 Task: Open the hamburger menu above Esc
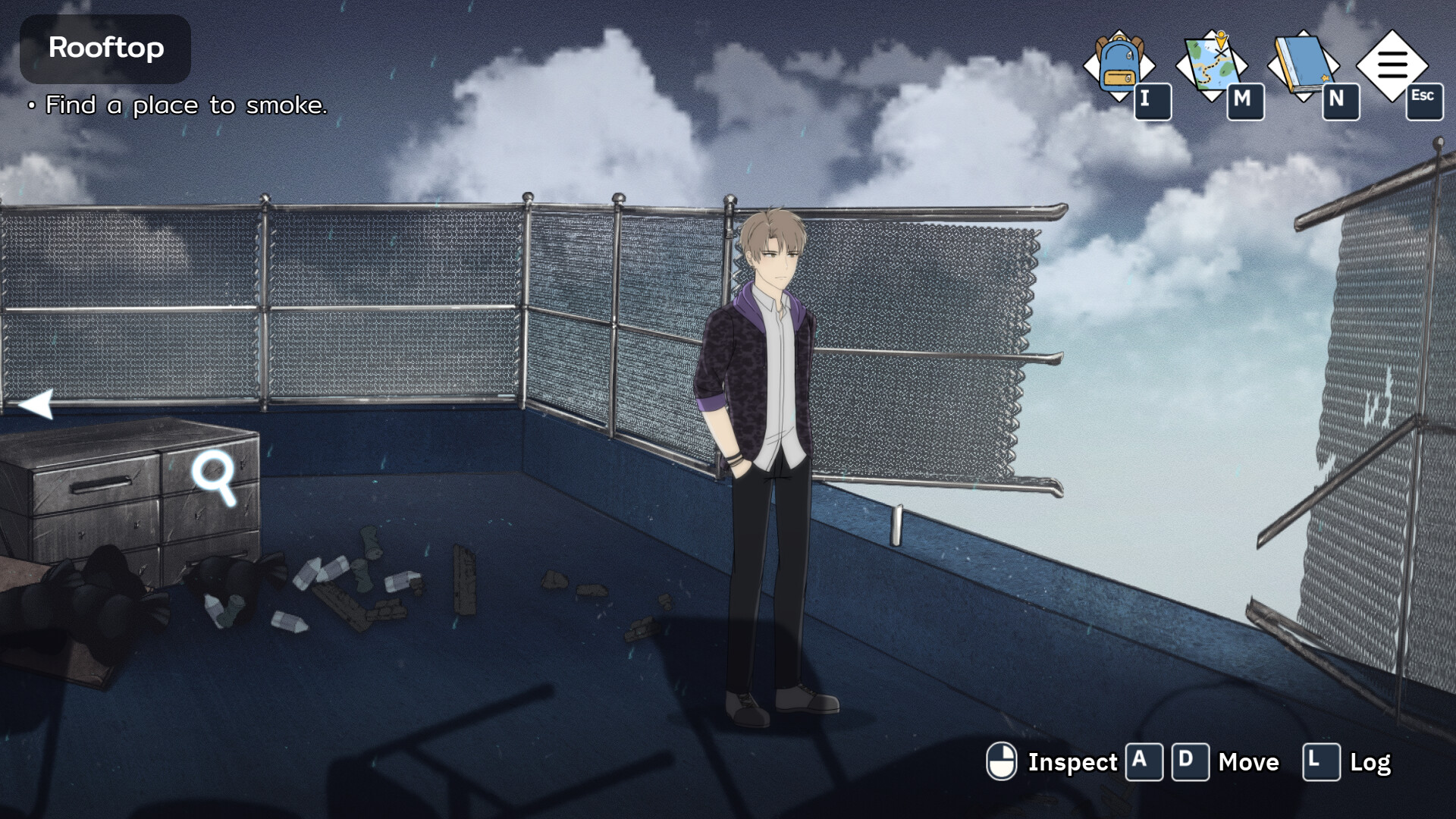click(x=1394, y=64)
